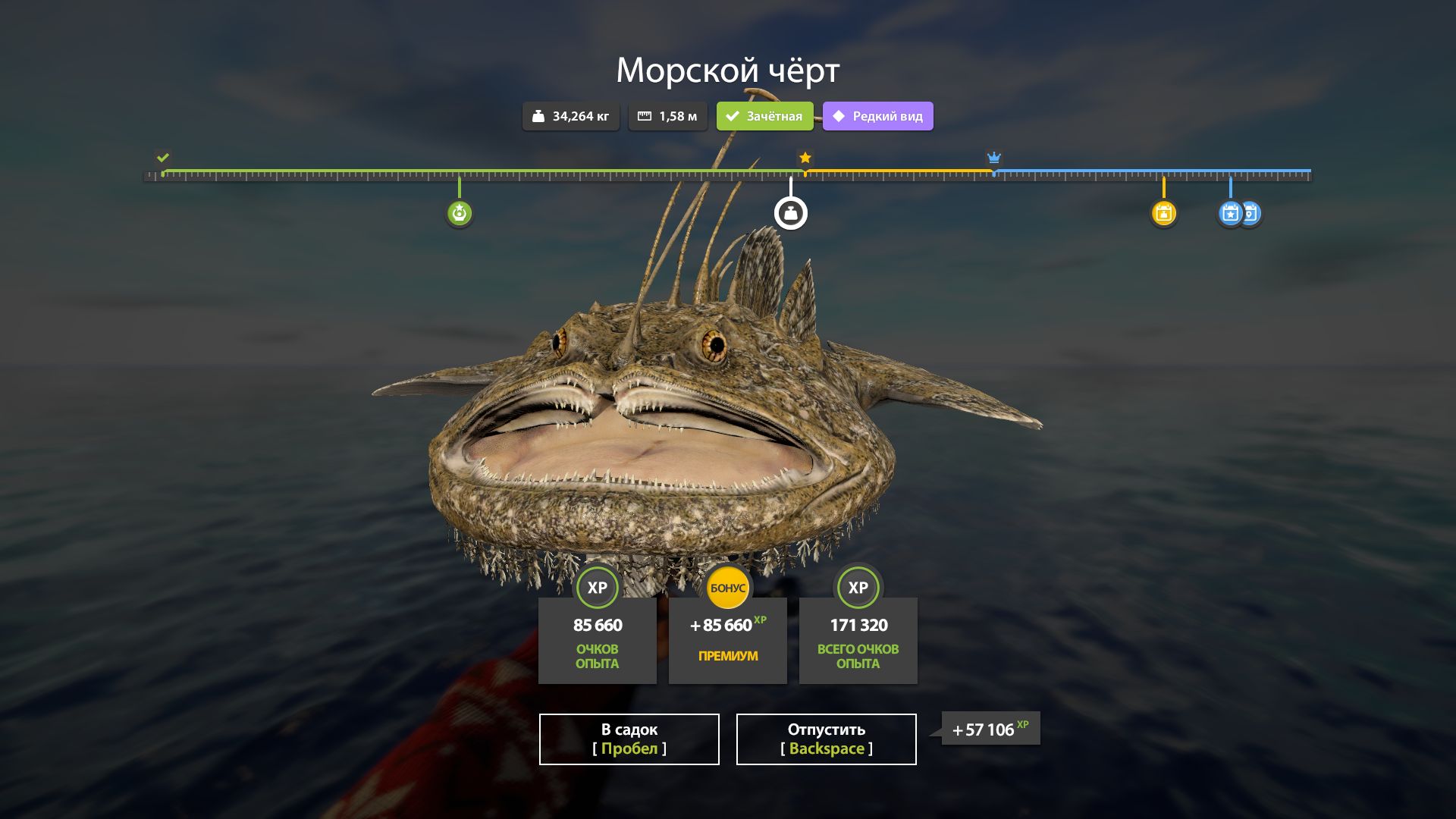The height and width of the screenshot is (819, 1456).
Task: Toggle the purple Редкий вид badge
Action: (x=877, y=116)
